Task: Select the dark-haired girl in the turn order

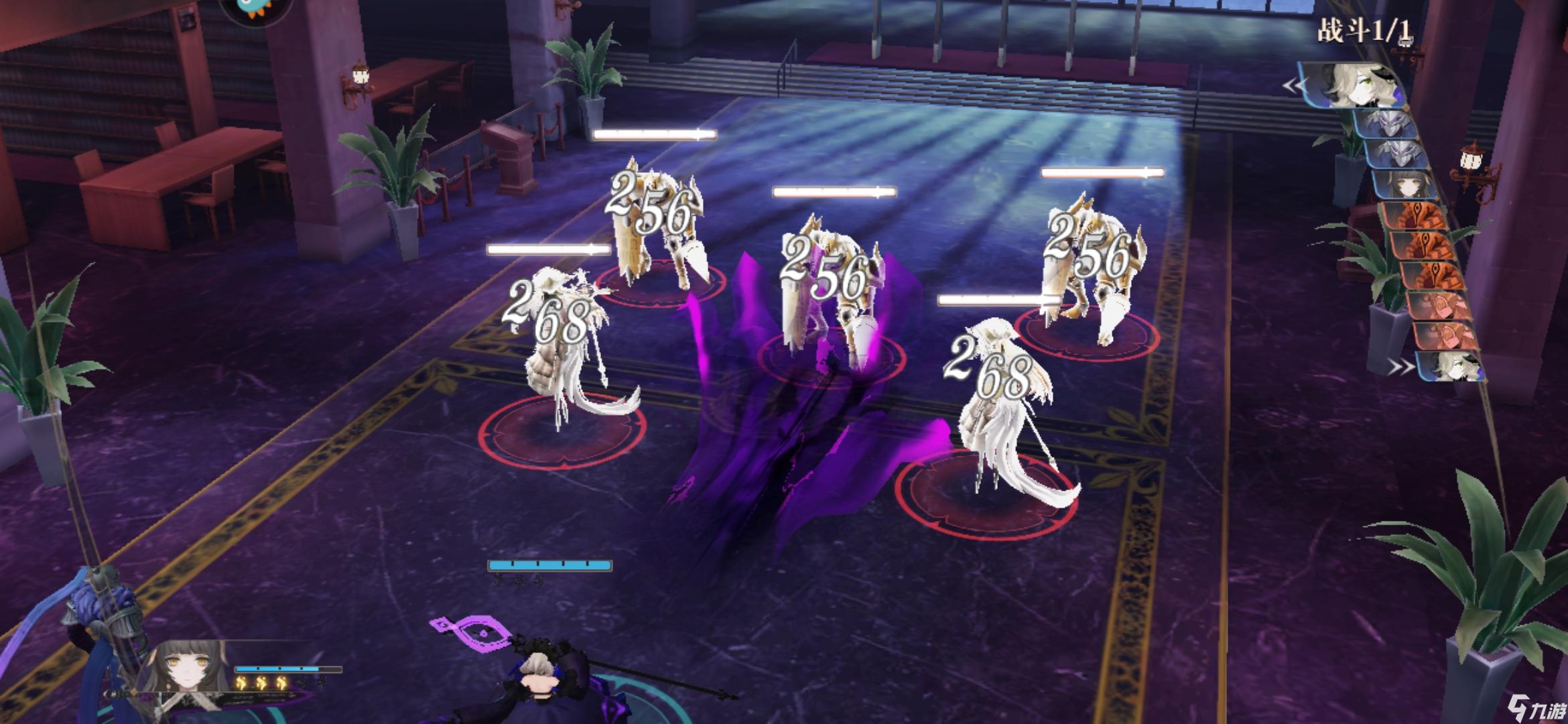Action: click(1406, 184)
